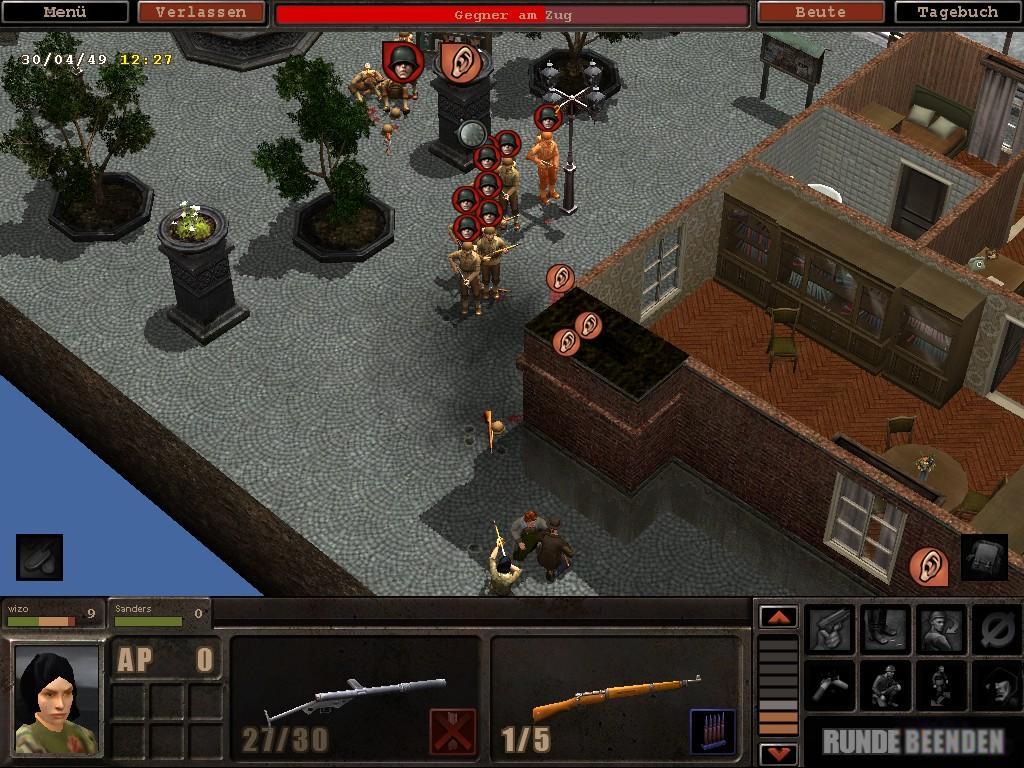Click the rifle ammo clip icon
The width and height of the screenshot is (1024, 768).
click(712, 731)
